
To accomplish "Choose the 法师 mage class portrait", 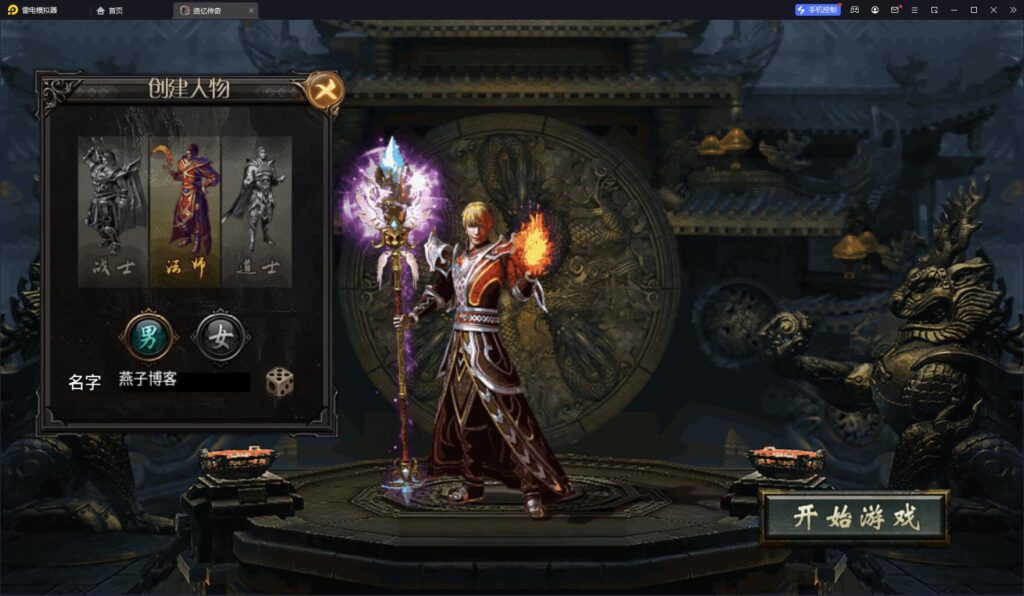I will (x=185, y=210).
